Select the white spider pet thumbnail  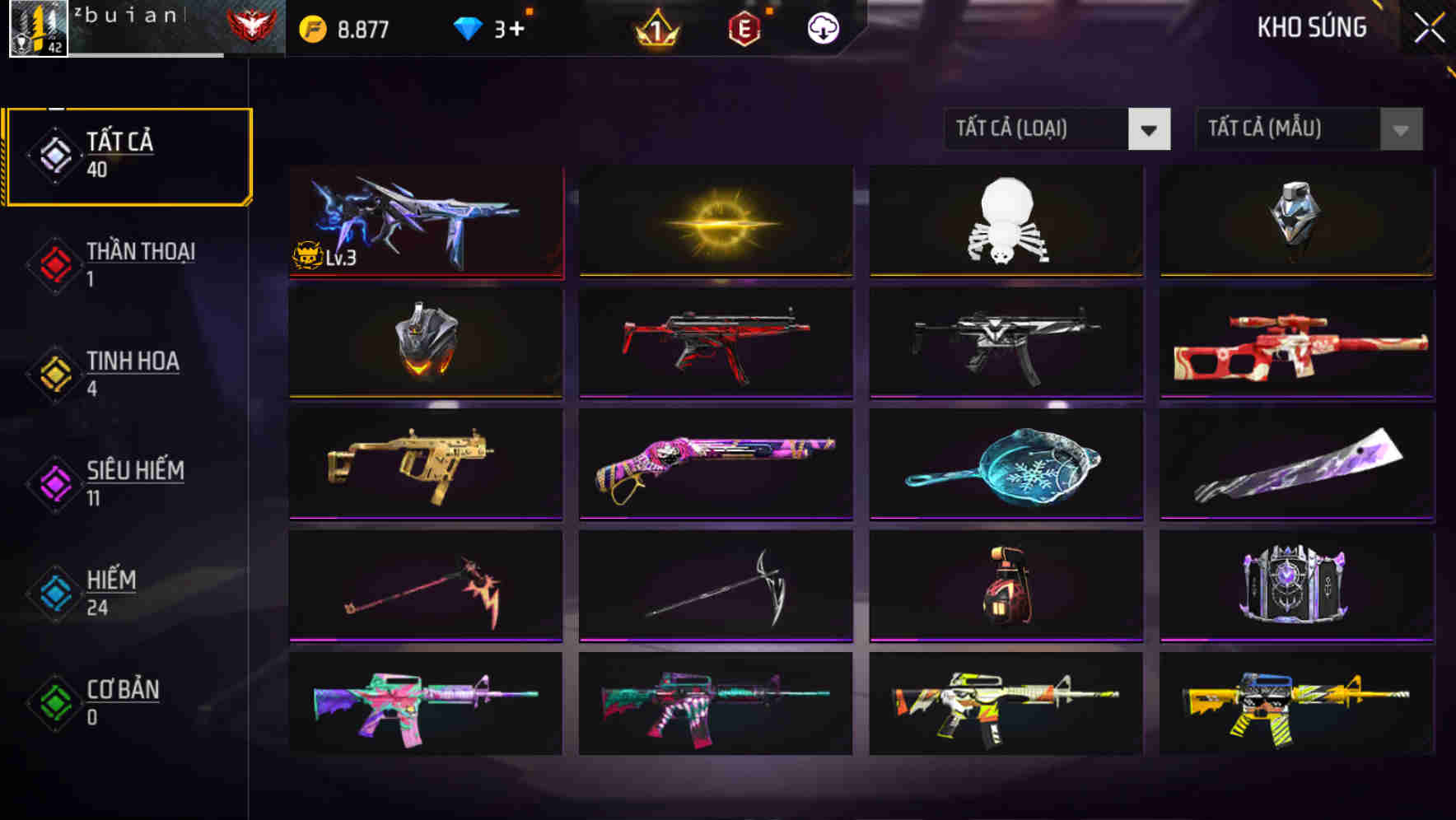(x=1006, y=222)
